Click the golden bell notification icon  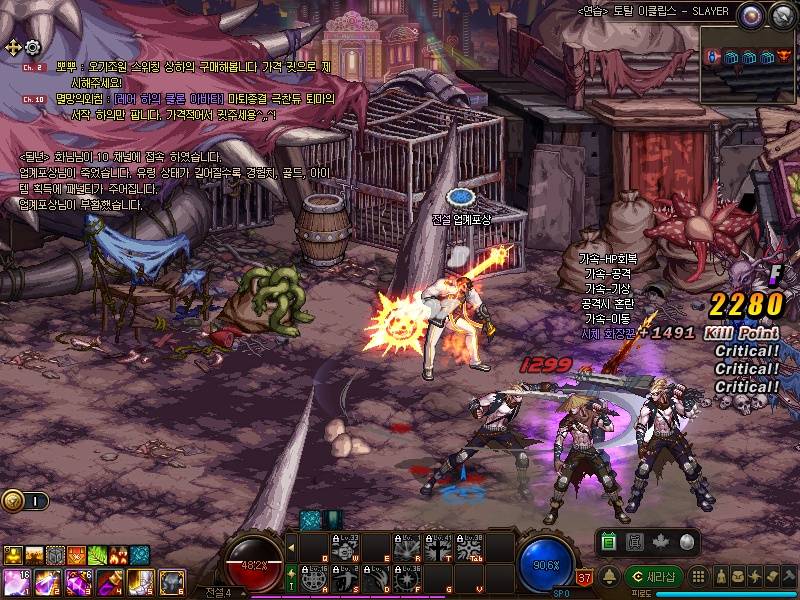[x=609, y=575]
